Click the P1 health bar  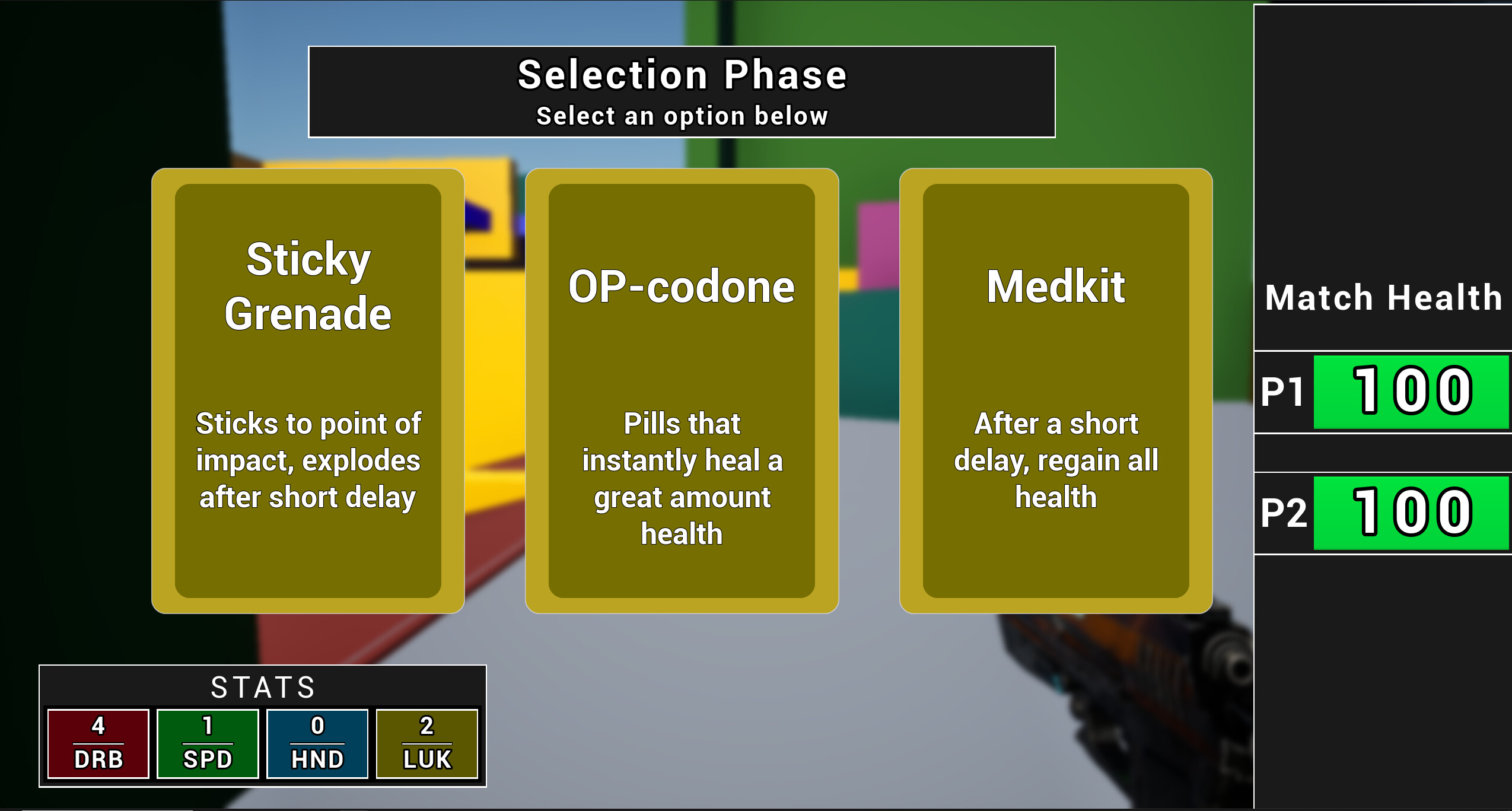pos(1412,392)
